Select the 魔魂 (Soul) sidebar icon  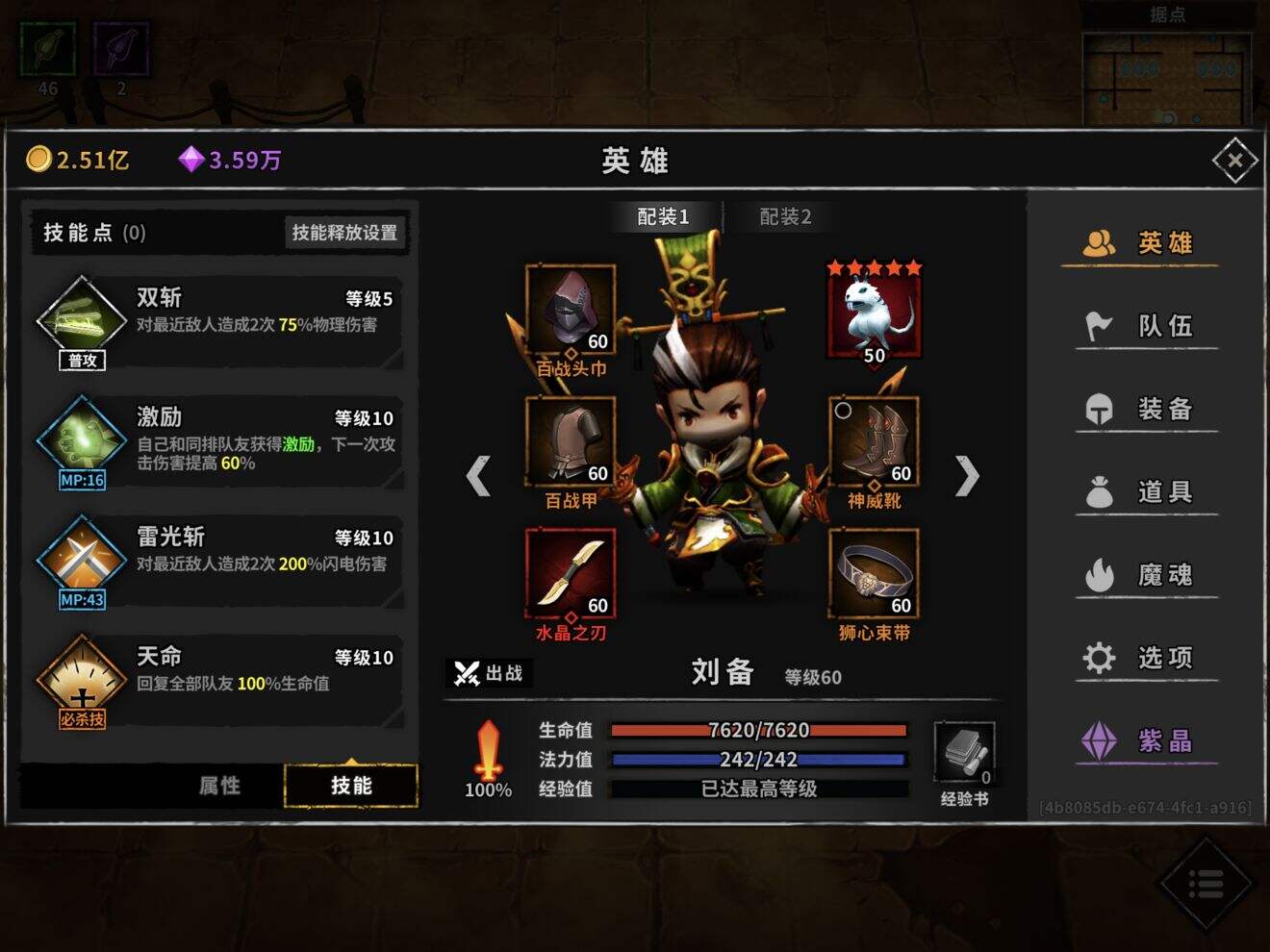pos(1145,574)
